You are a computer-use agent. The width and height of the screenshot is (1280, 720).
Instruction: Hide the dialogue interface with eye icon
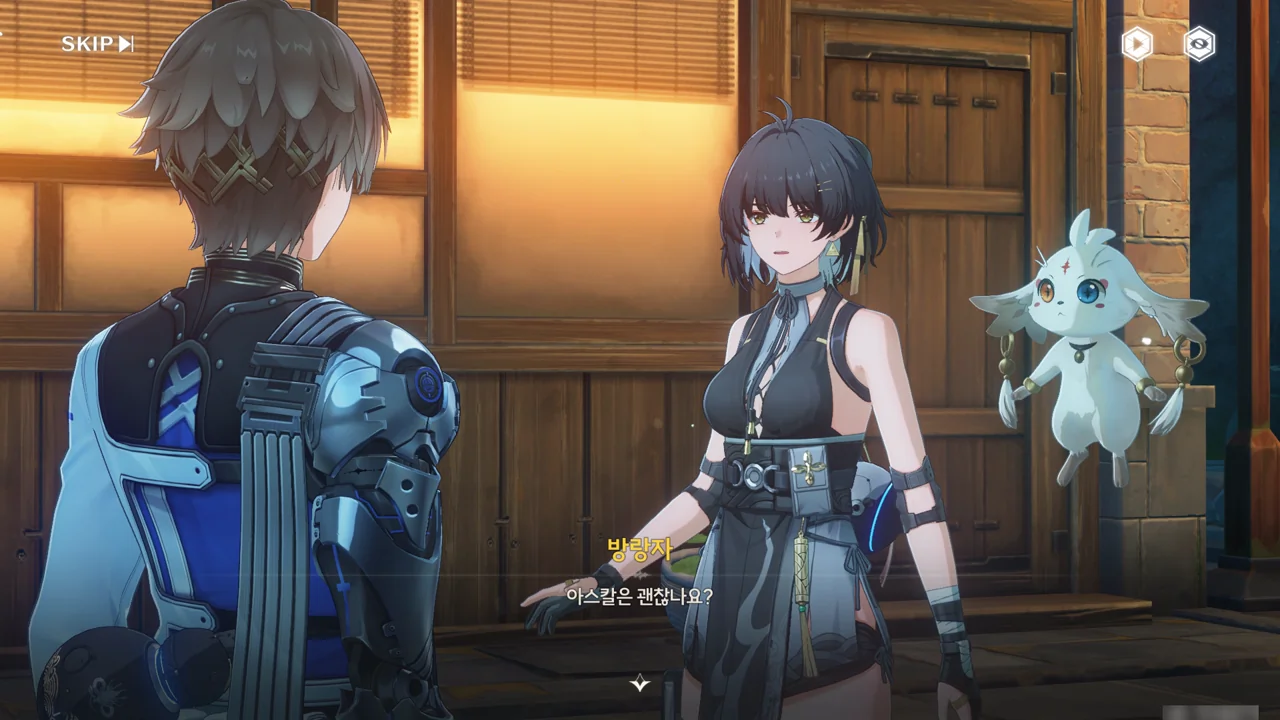click(1199, 44)
